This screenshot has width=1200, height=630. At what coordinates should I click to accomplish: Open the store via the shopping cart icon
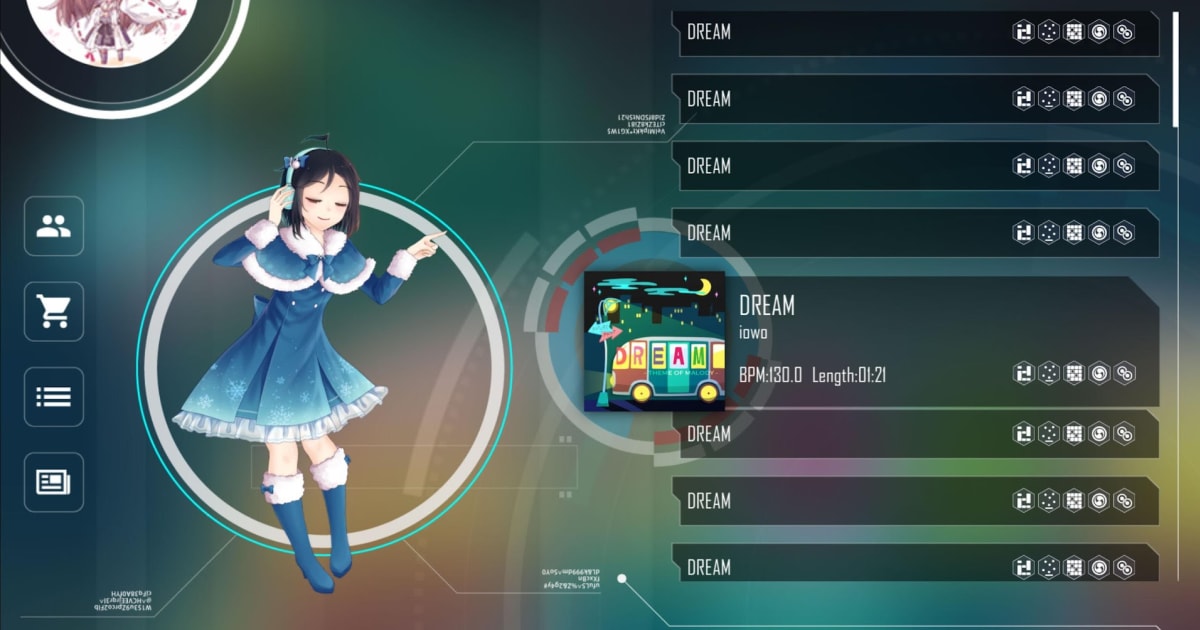[54, 312]
